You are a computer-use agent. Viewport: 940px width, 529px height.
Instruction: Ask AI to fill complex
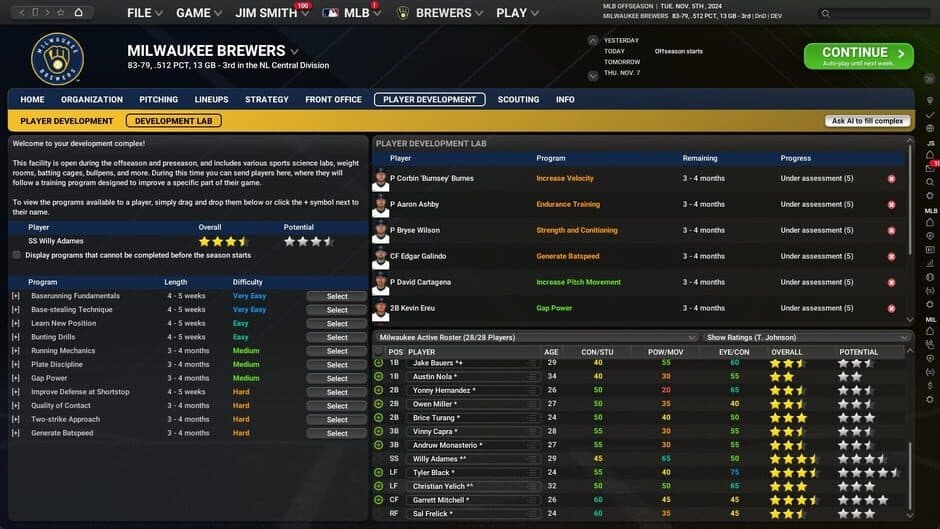[x=867, y=121]
